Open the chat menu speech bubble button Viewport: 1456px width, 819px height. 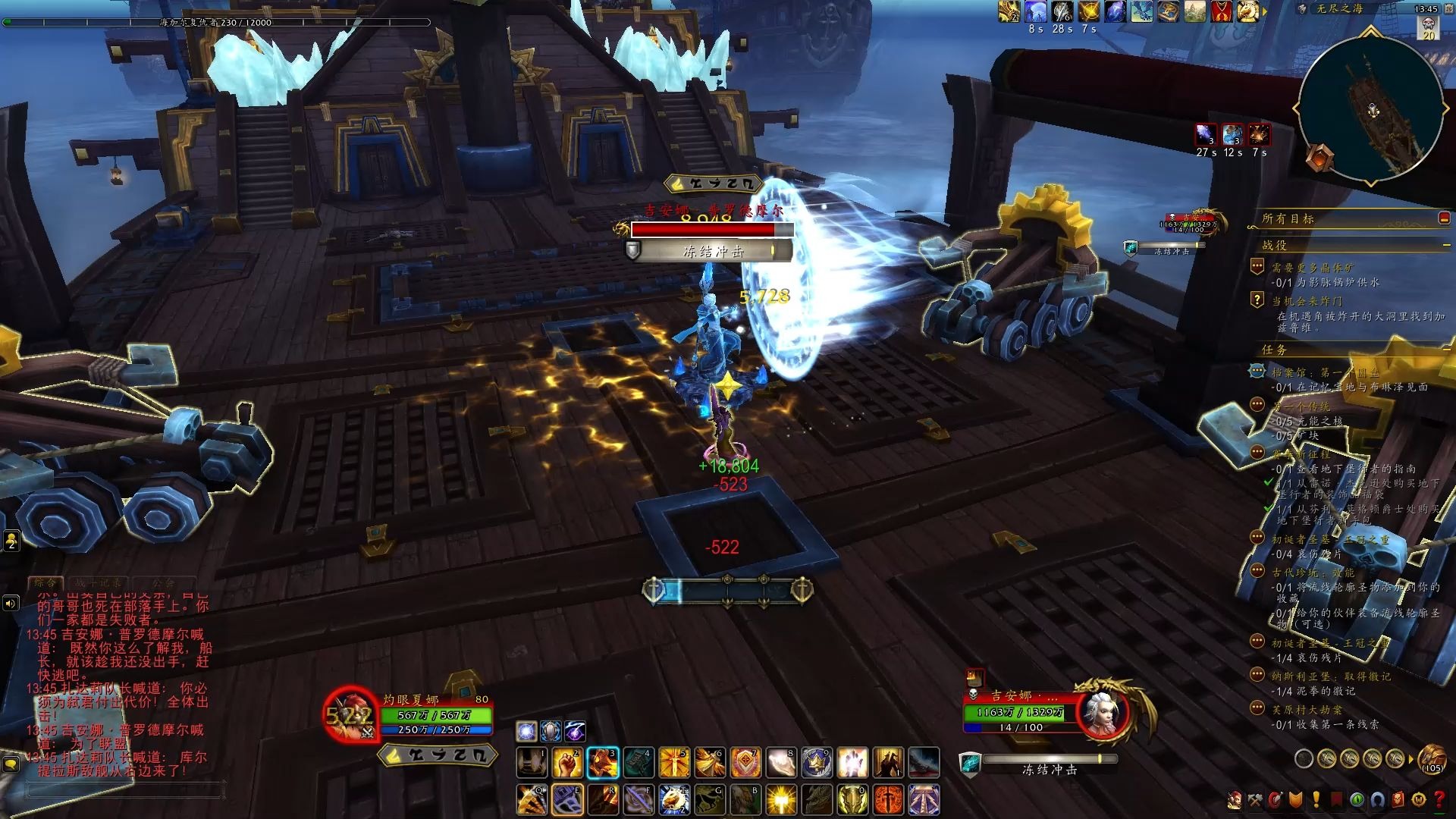11,764
